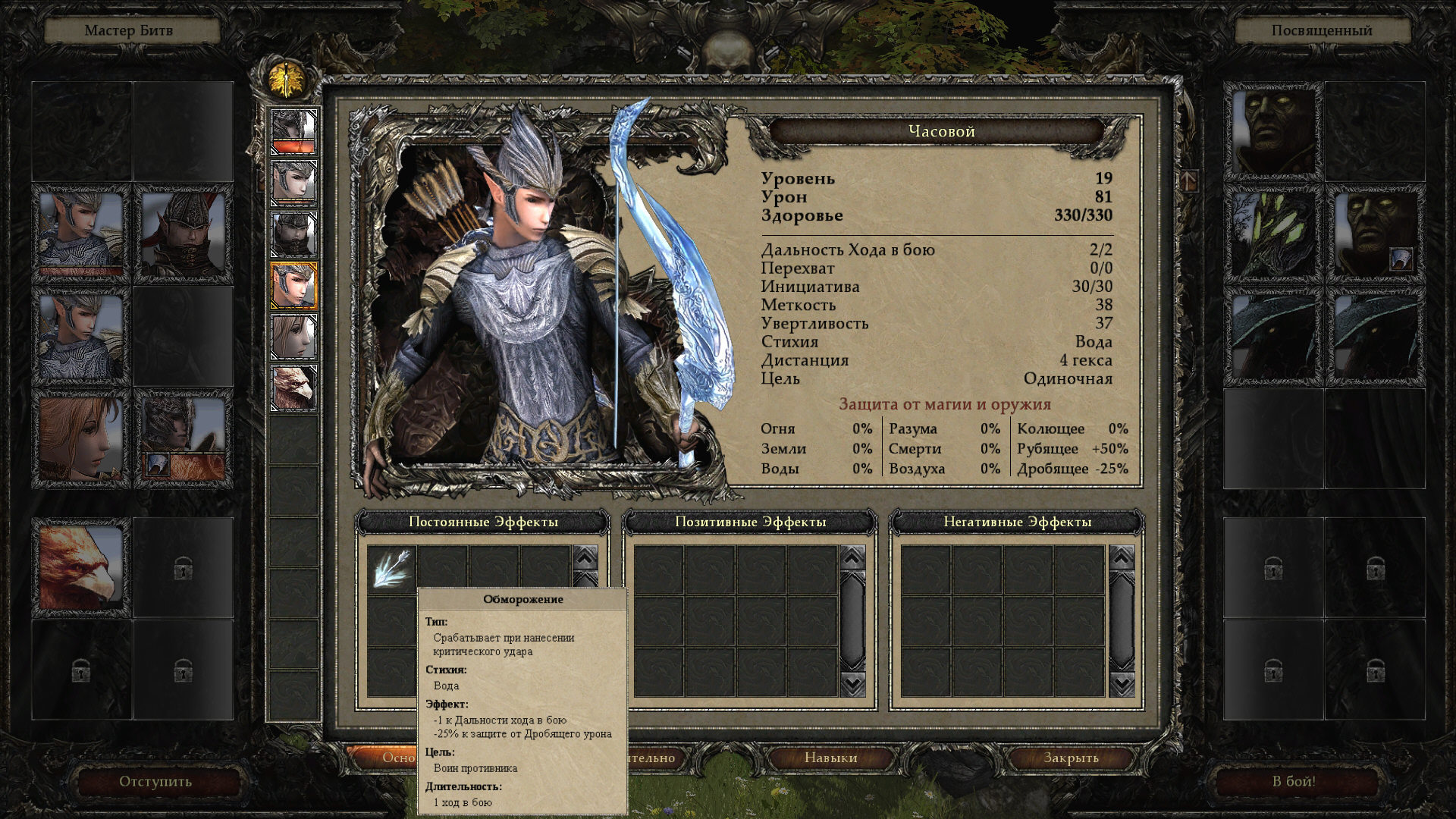The height and width of the screenshot is (819, 1456).
Task: Select the topmost dark-faced enemy unit portrait
Action: pyautogui.click(x=1273, y=131)
